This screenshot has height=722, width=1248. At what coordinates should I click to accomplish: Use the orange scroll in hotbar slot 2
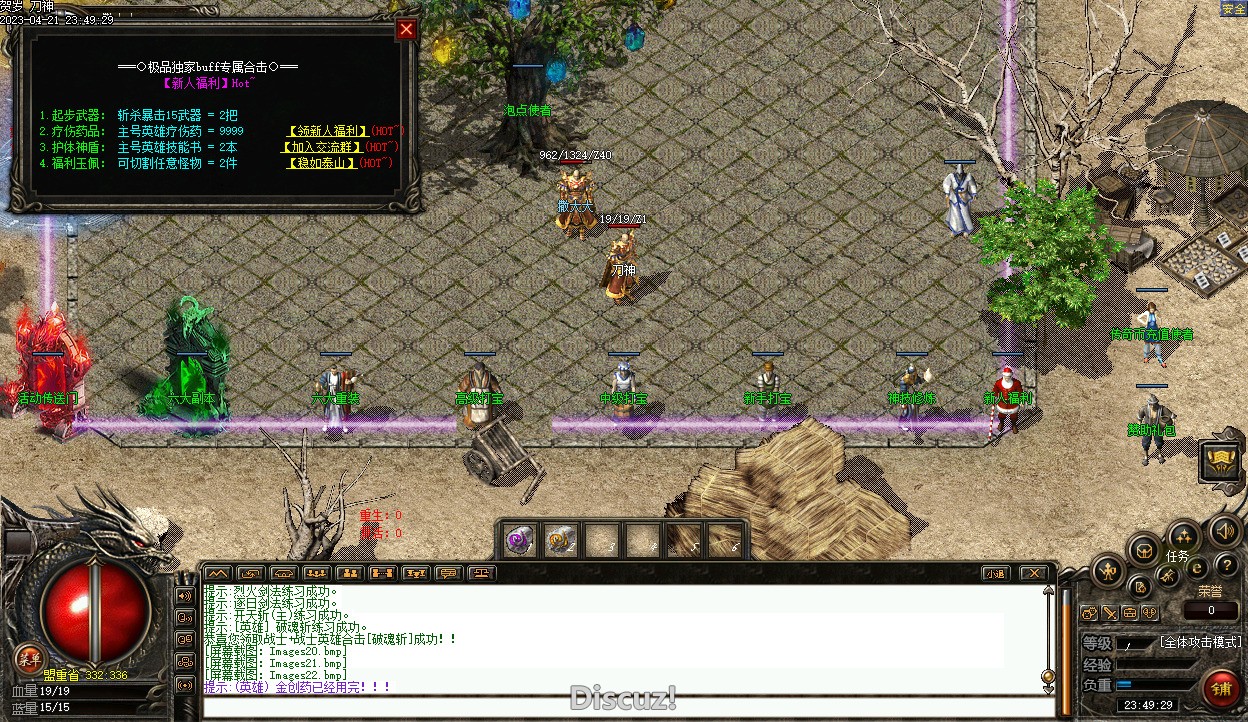(x=559, y=541)
